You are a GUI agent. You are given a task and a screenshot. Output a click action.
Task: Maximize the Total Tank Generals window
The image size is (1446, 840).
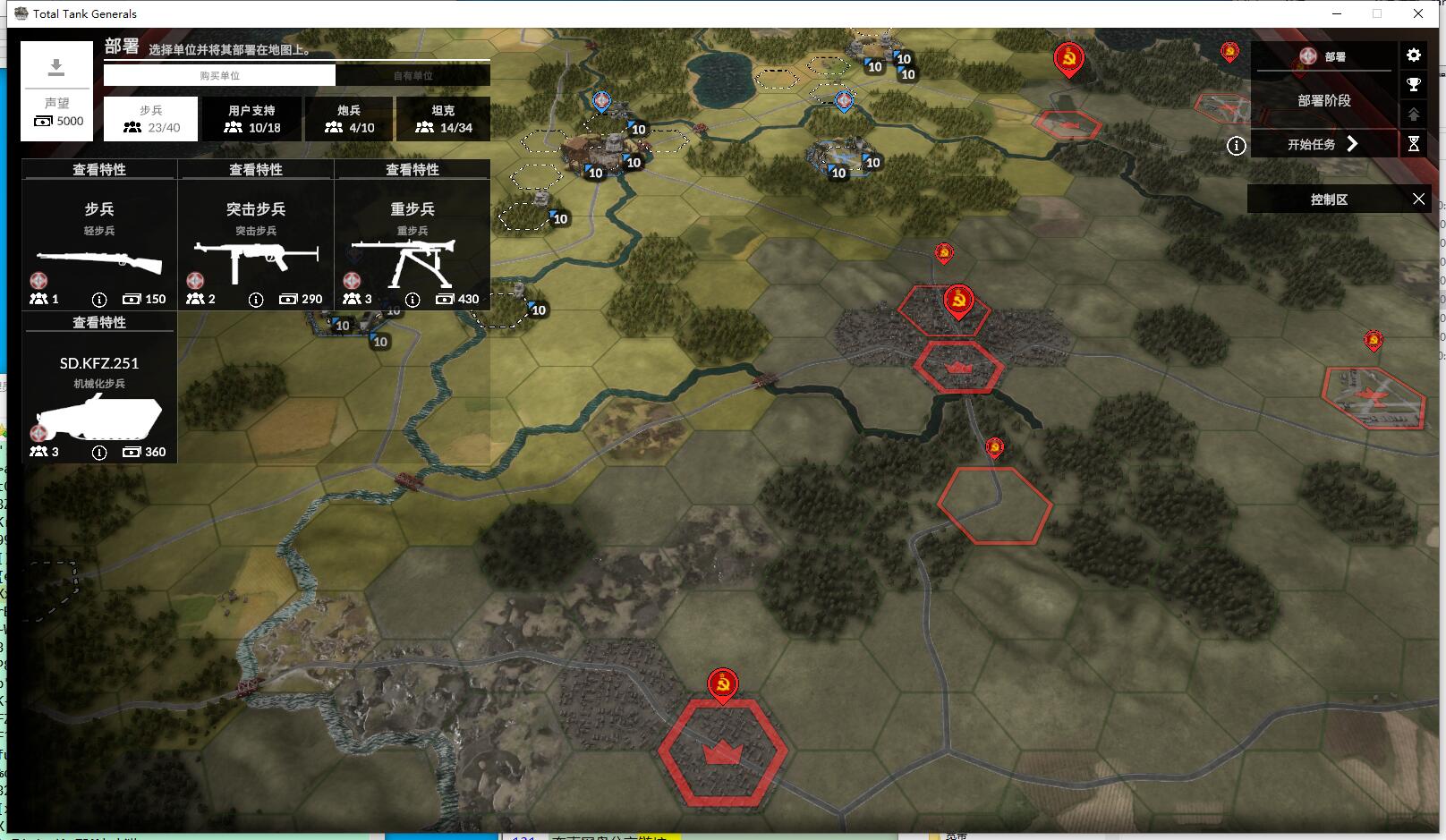1377,13
